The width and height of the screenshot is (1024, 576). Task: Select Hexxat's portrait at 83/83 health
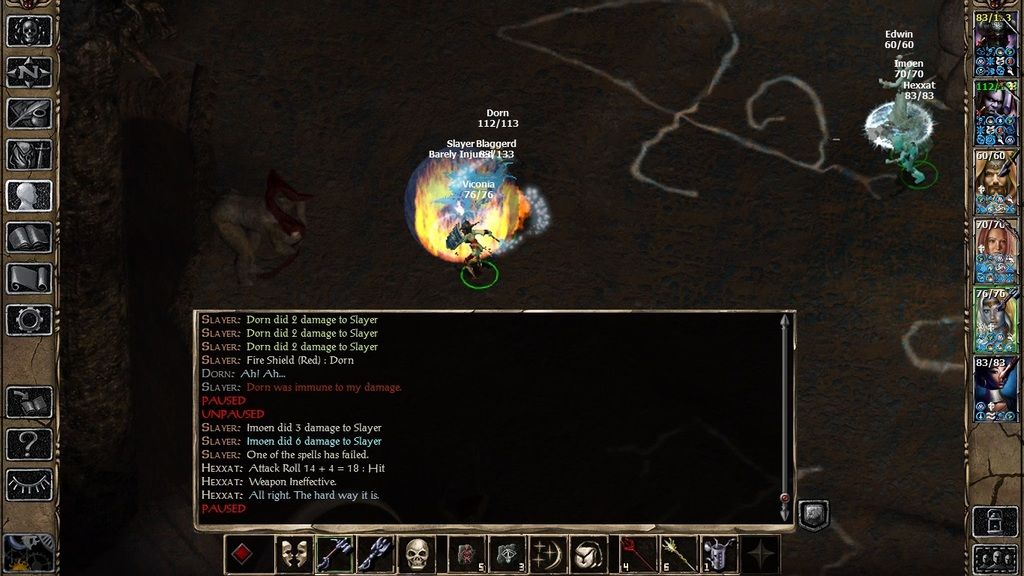[996, 388]
